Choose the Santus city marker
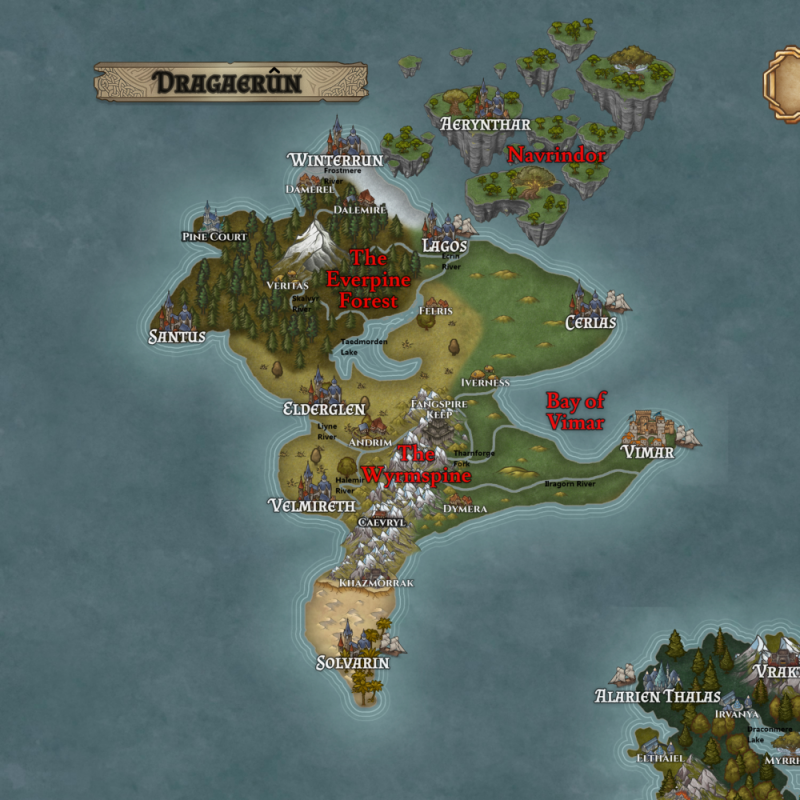The width and height of the screenshot is (800, 800). tap(177, 313)
